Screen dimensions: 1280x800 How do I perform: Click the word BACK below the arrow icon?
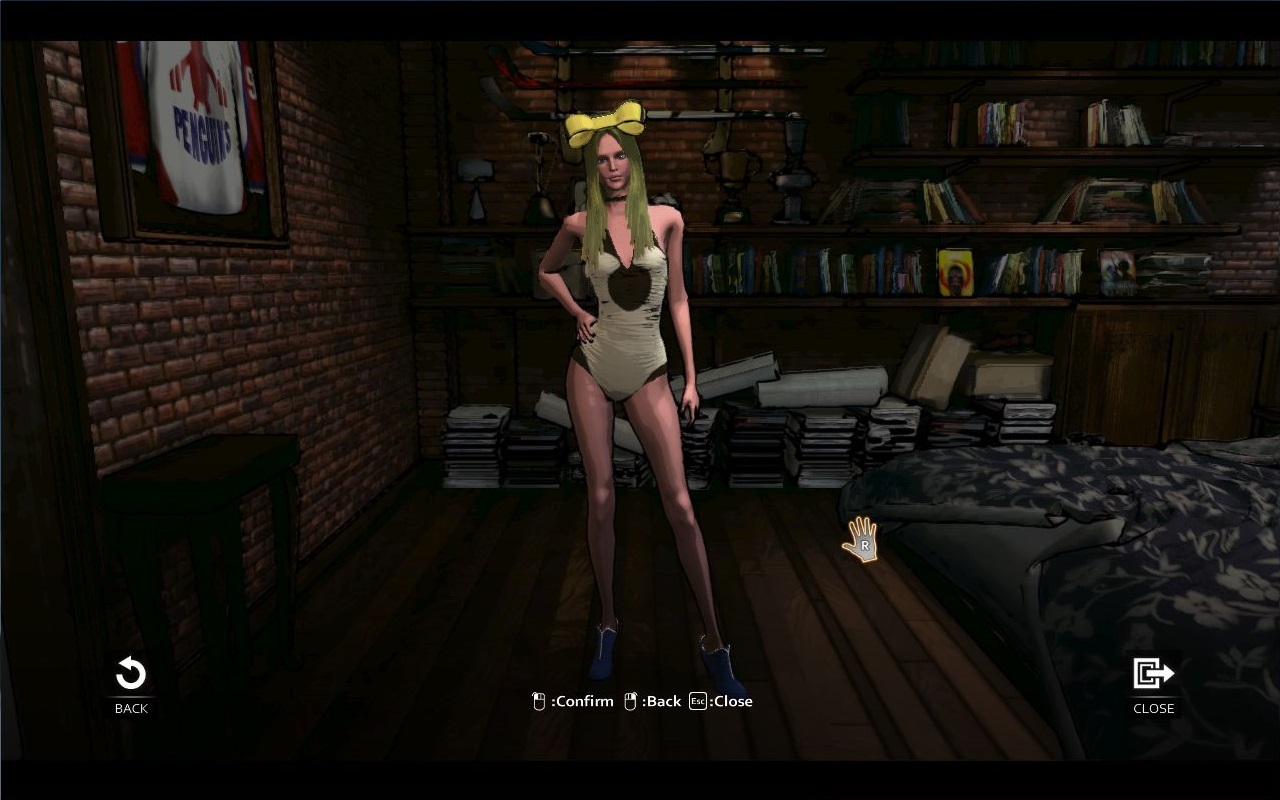130,708
